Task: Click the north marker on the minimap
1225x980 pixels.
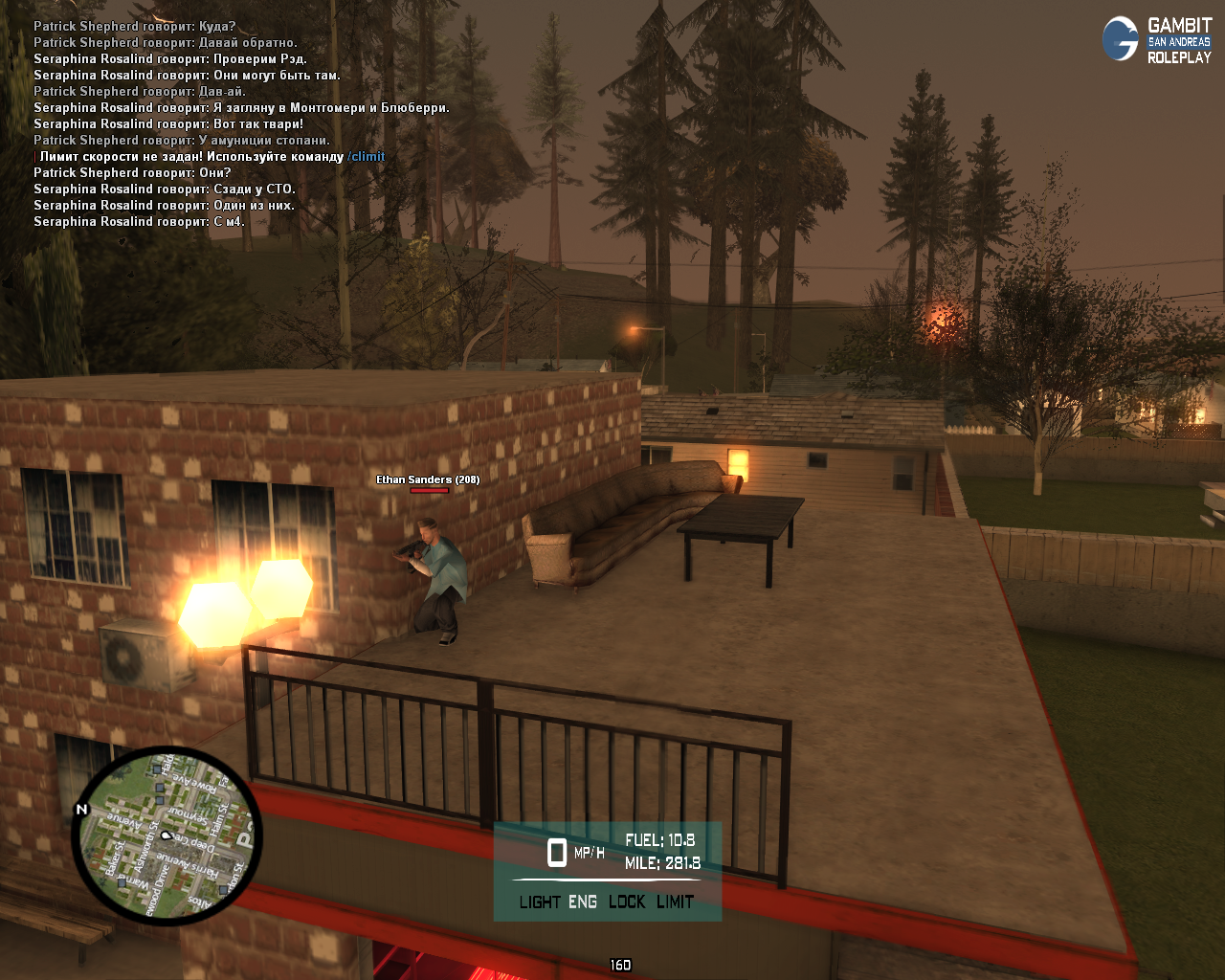Action: (81, 810)
